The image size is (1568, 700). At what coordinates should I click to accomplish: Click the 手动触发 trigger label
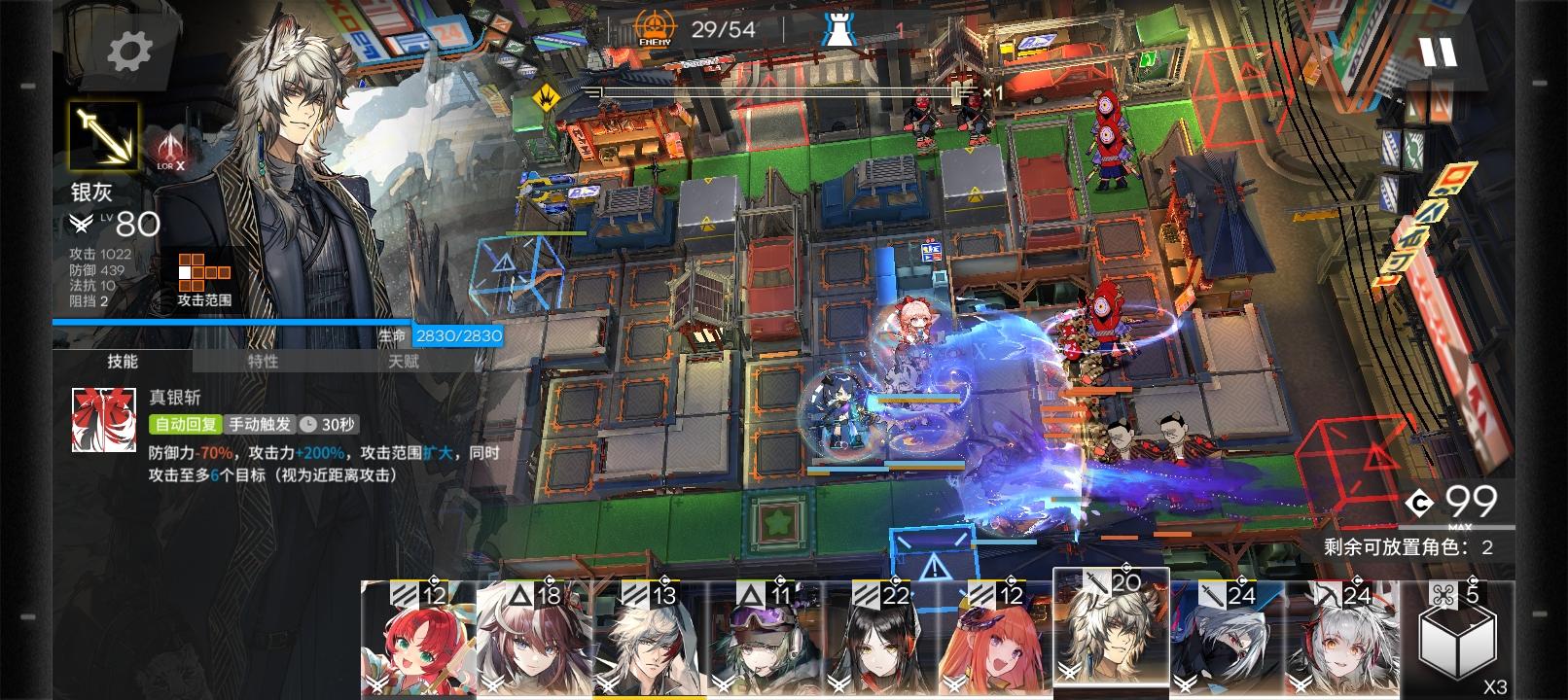click(x=260, y=422)
